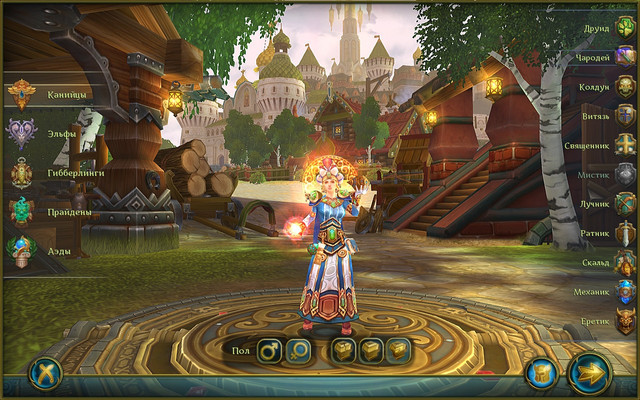The image size is (640, 400).
Task: Choose the Эльфы race
Action: coord(22,133)
